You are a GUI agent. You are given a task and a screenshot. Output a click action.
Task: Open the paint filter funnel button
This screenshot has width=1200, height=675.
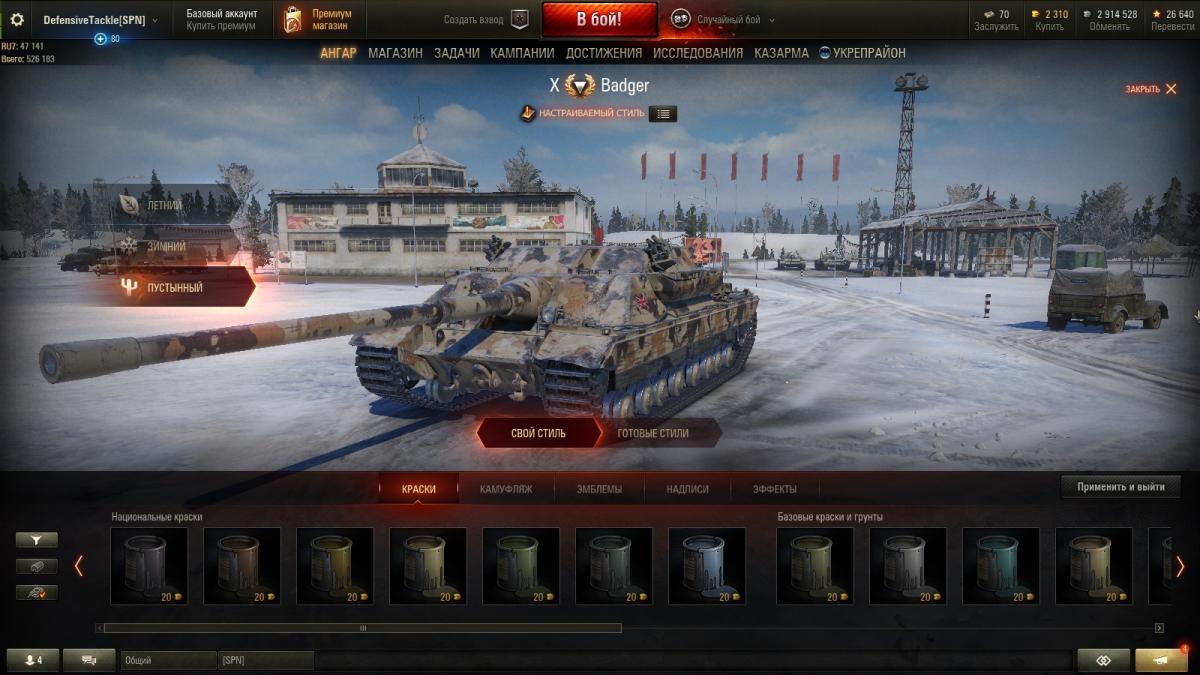click(37, 540)
